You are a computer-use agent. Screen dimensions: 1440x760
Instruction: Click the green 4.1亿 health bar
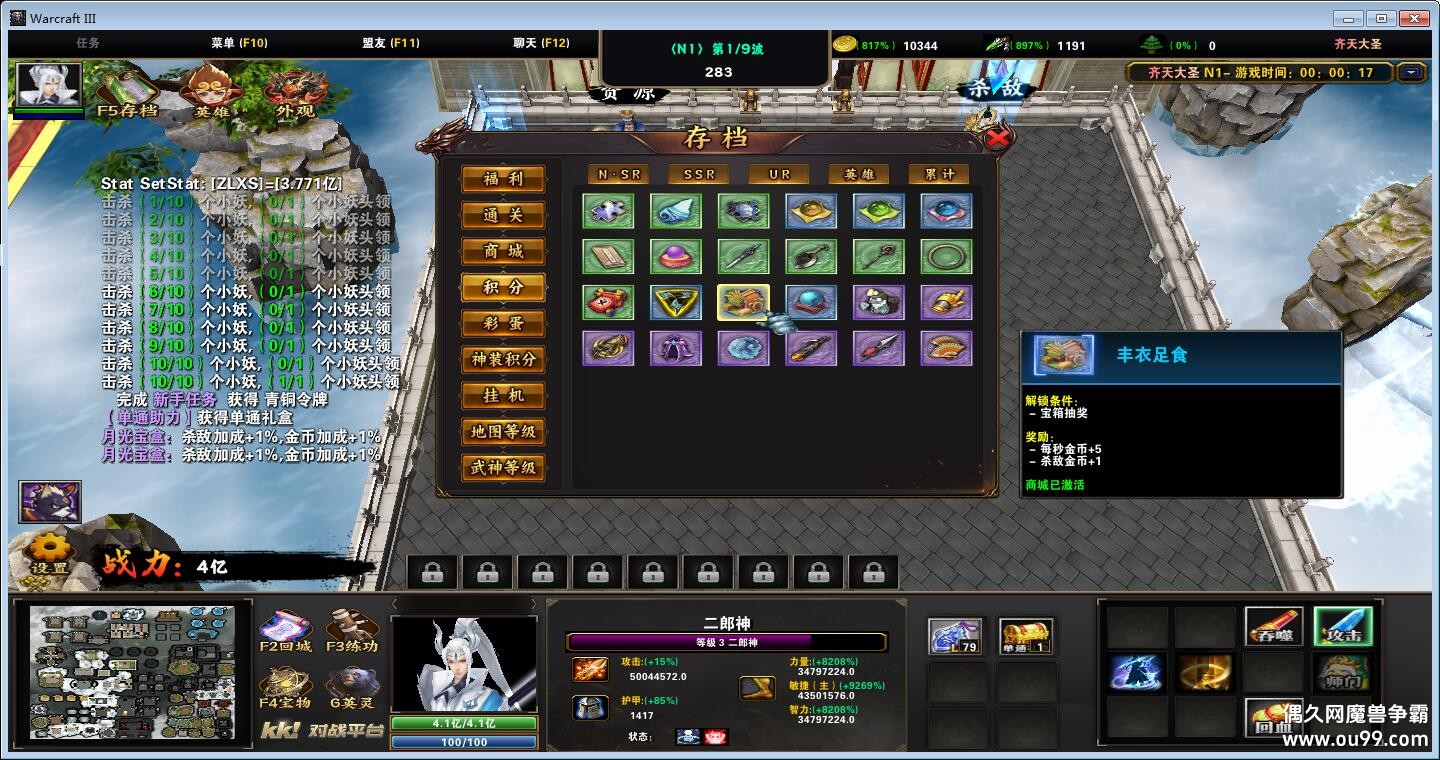pyautogui.click(x=463, y=722)
